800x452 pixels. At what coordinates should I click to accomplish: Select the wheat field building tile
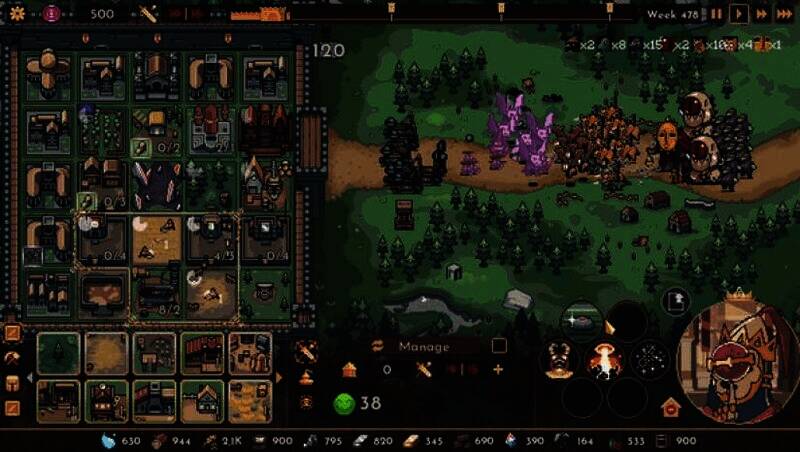(x=250, y=400)
